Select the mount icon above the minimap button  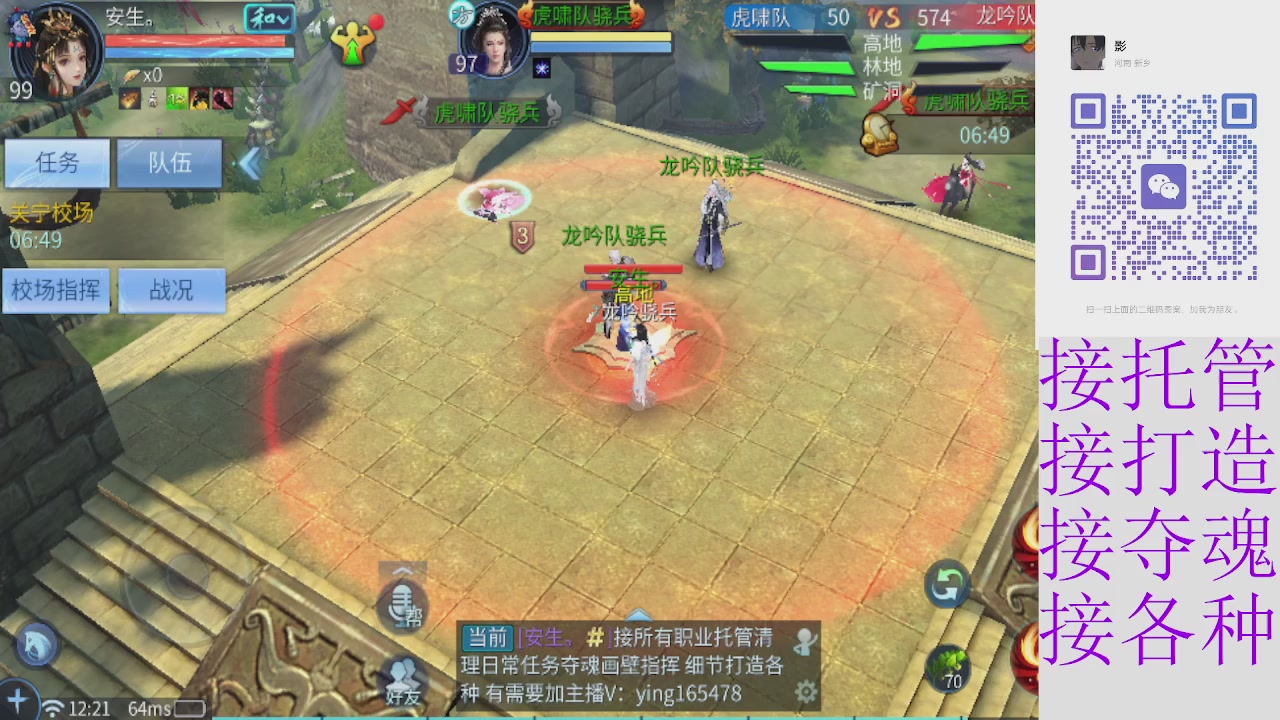35,644
